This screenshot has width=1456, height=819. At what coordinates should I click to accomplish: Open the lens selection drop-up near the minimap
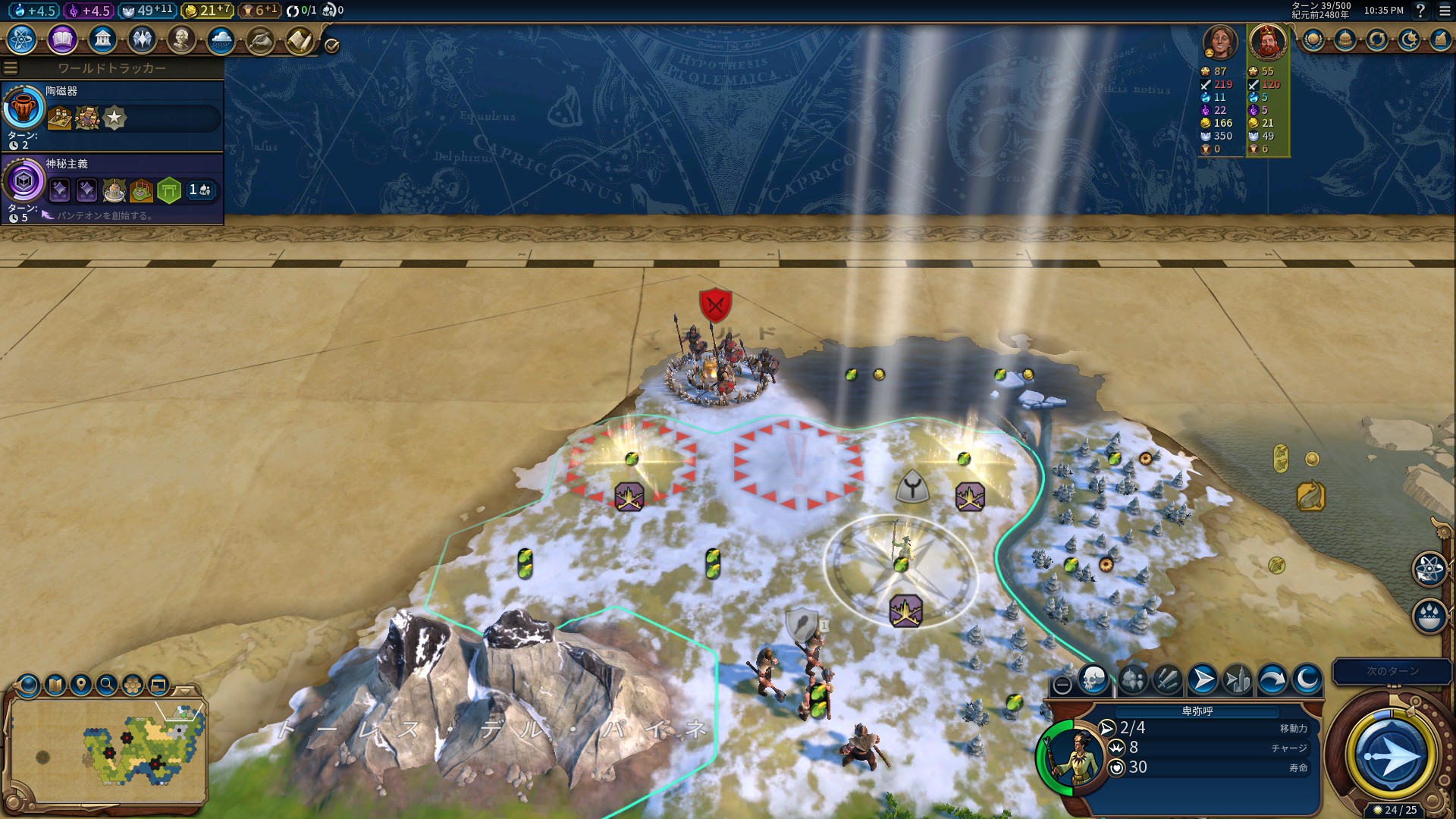click(27, 685)
